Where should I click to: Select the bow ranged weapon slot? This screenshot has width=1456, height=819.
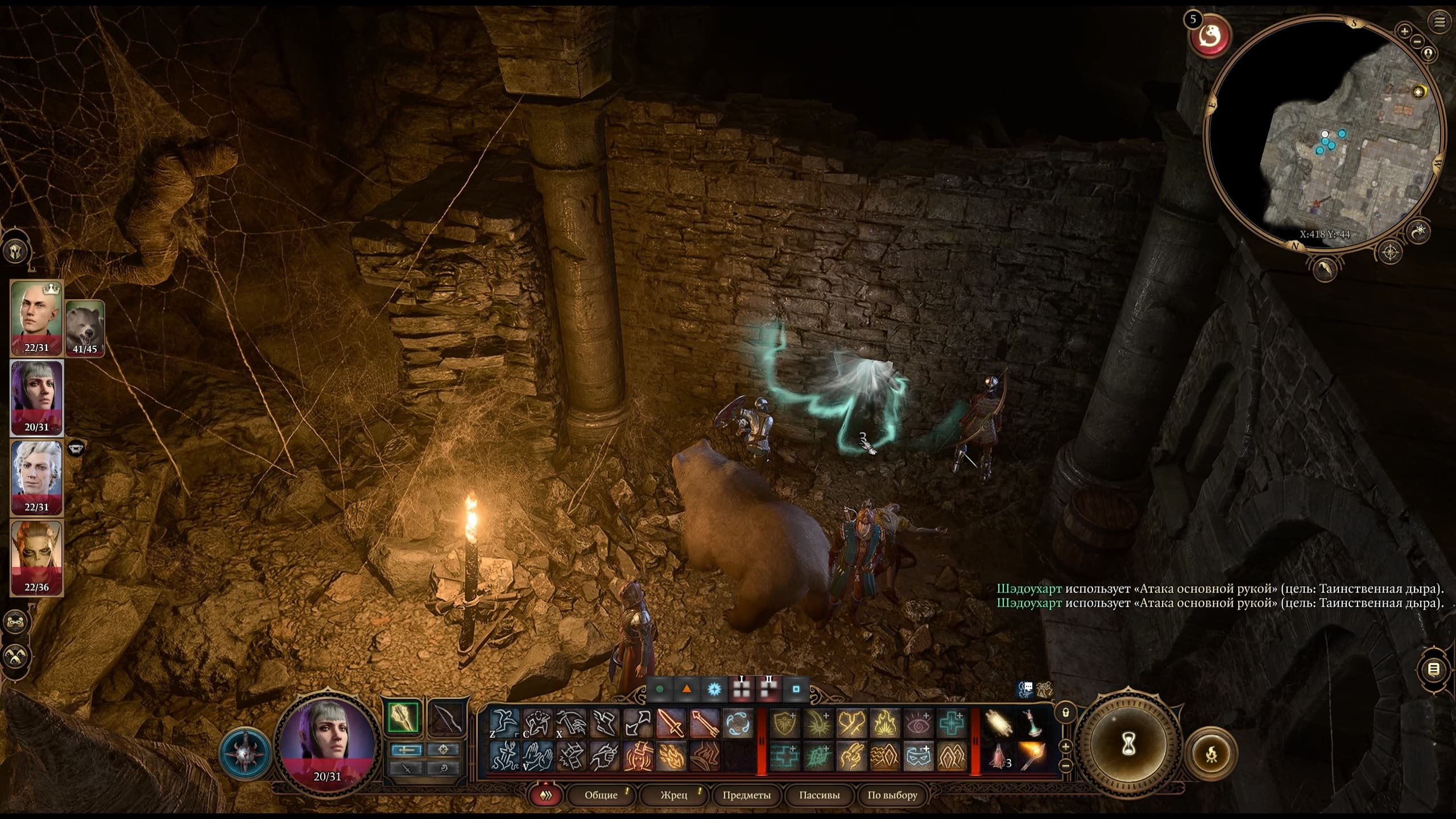445,718
